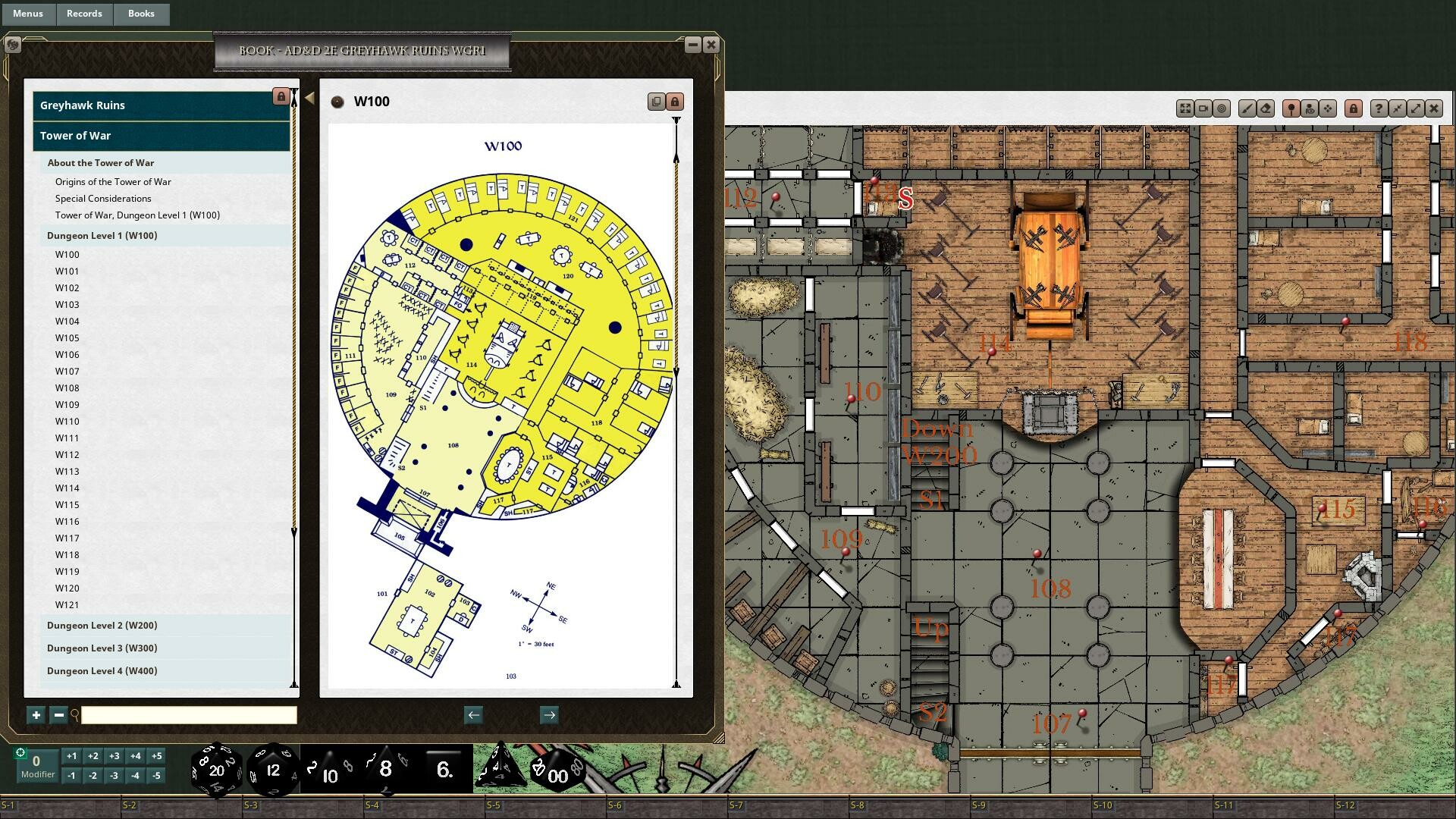Open the Records menu
Viewport: 1456px width, 819px height.
tap(84, 13)
